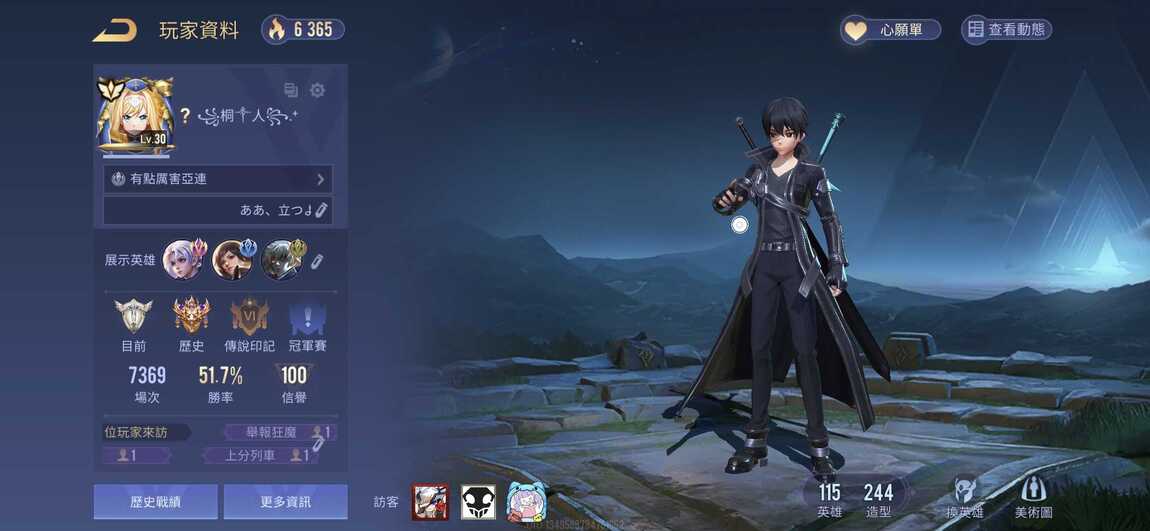The image size is (1150, 531).
Task: Open the 心願單 wishlist
Action: pyautogui.click(x=890, y=30)
